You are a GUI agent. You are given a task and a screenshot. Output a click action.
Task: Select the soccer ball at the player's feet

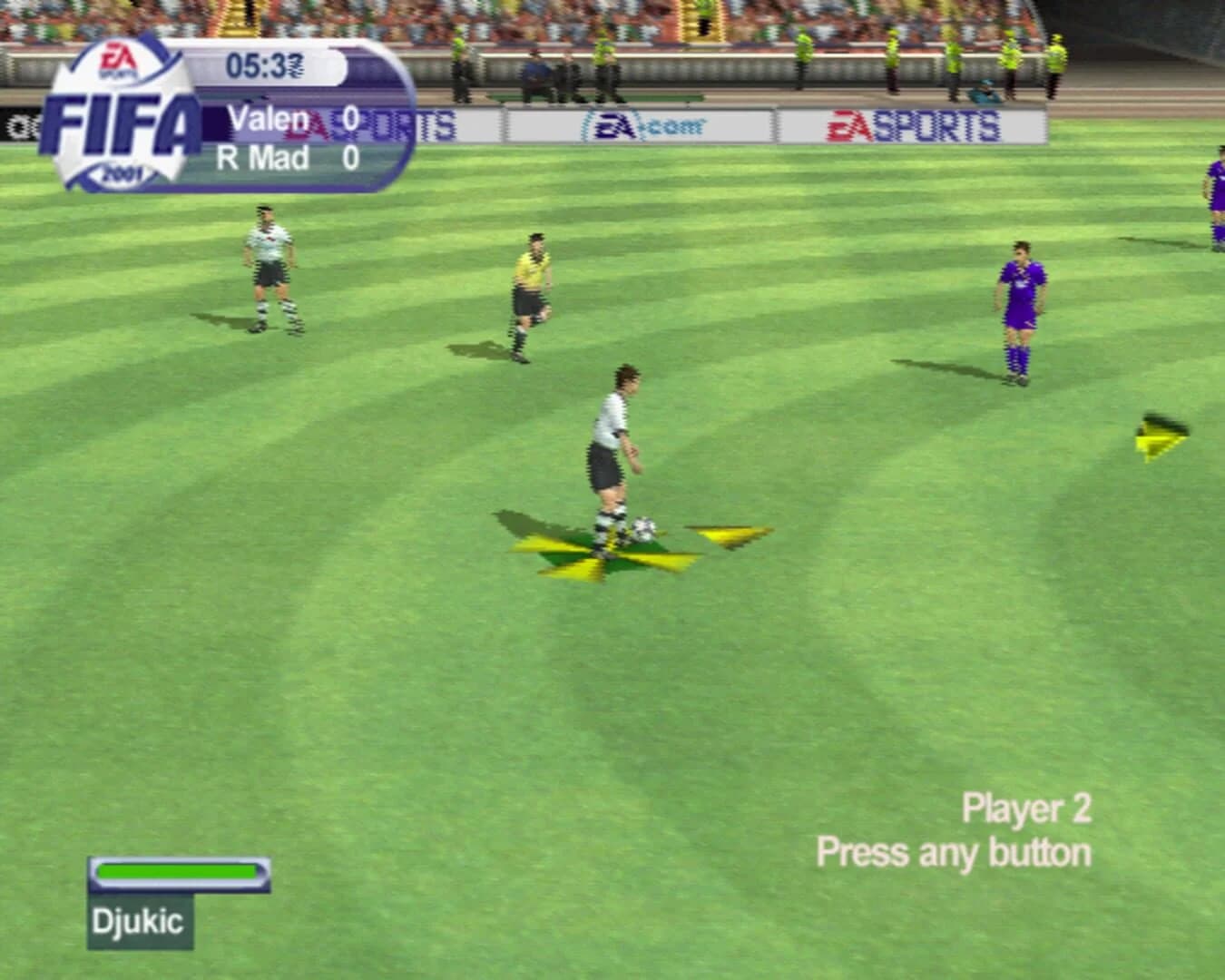point(643,528)
